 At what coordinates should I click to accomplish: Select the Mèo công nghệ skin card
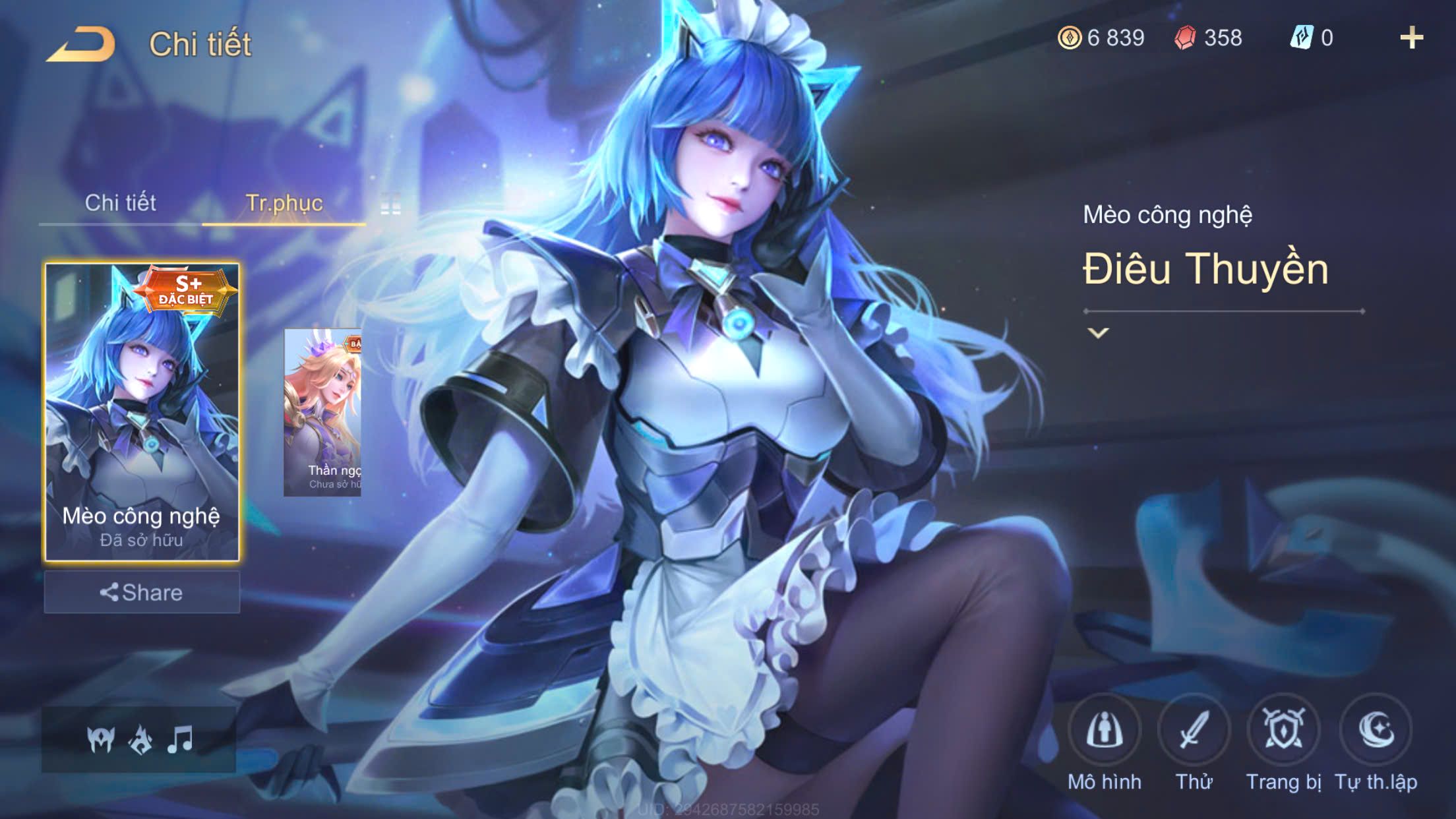(142, 412)
